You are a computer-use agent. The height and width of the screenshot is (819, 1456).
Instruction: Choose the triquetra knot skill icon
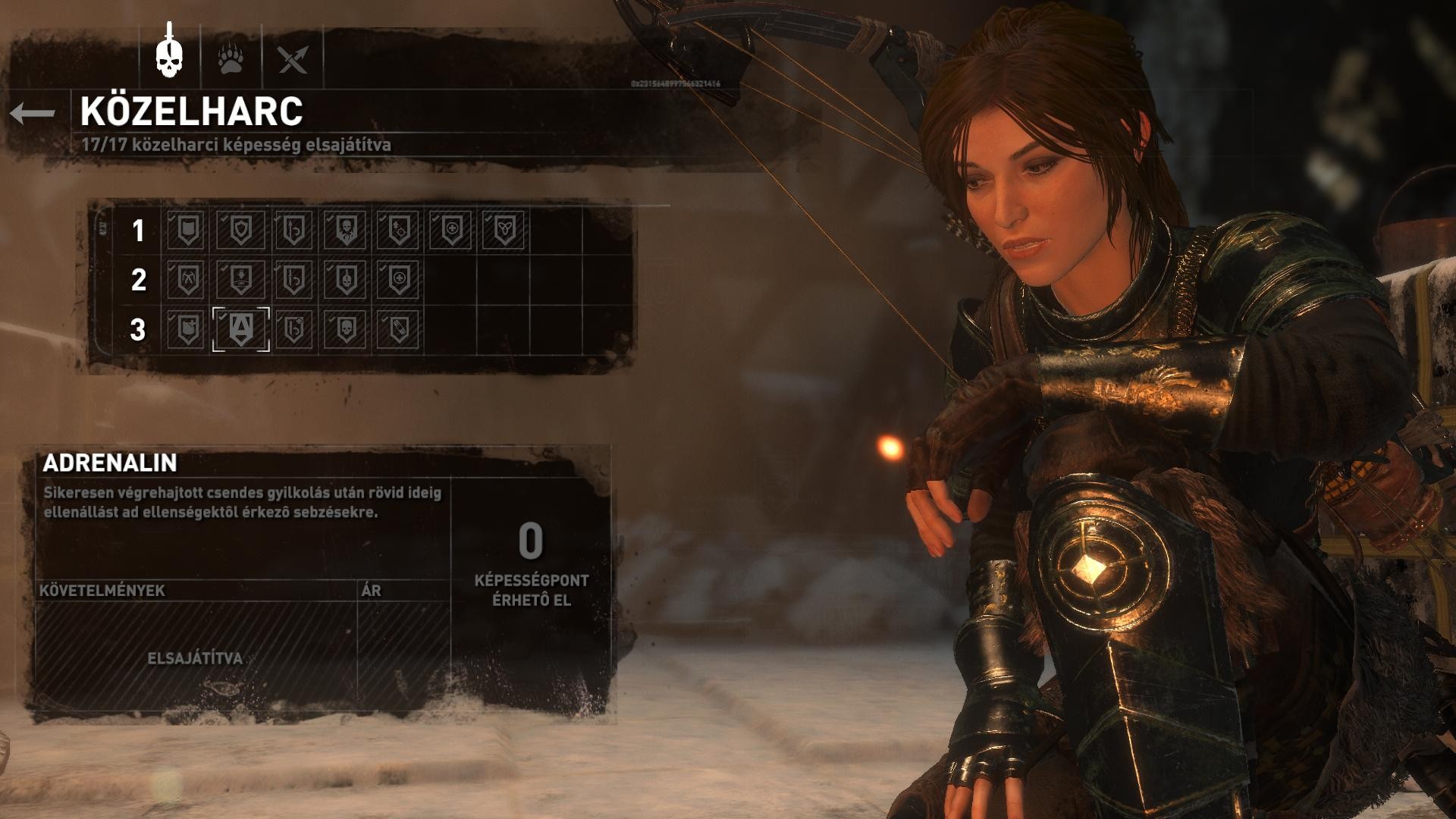point(504,229)
